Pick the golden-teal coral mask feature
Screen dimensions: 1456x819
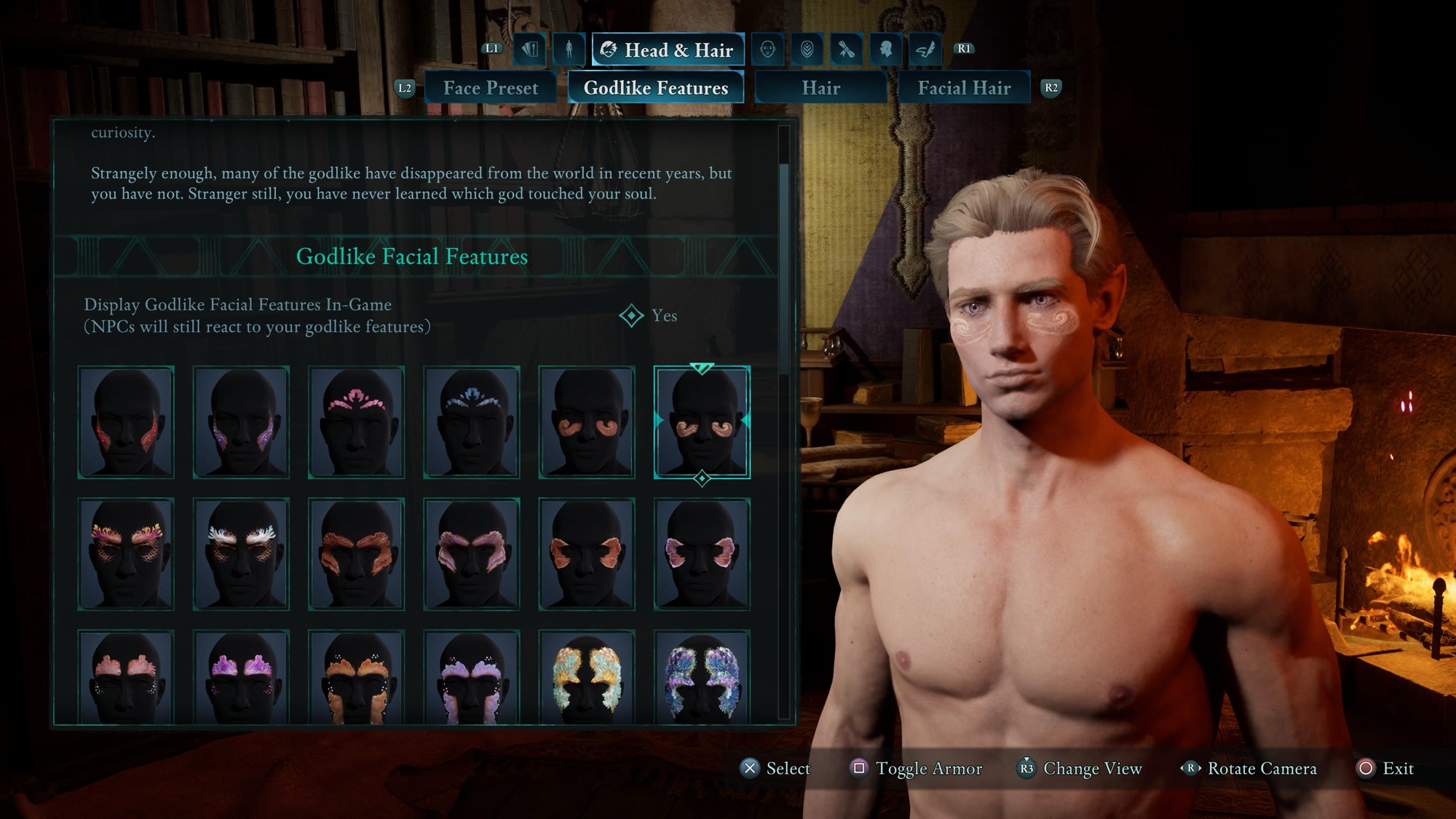click(x=587, y=677)
